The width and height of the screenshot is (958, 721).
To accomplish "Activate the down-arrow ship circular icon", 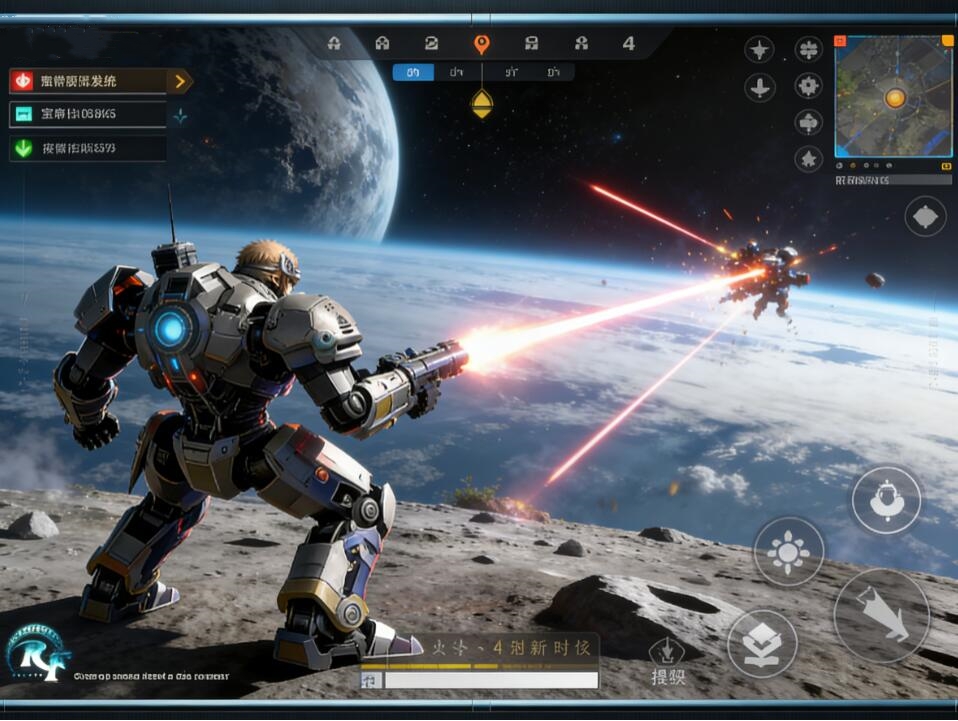I will pos(760,88).
